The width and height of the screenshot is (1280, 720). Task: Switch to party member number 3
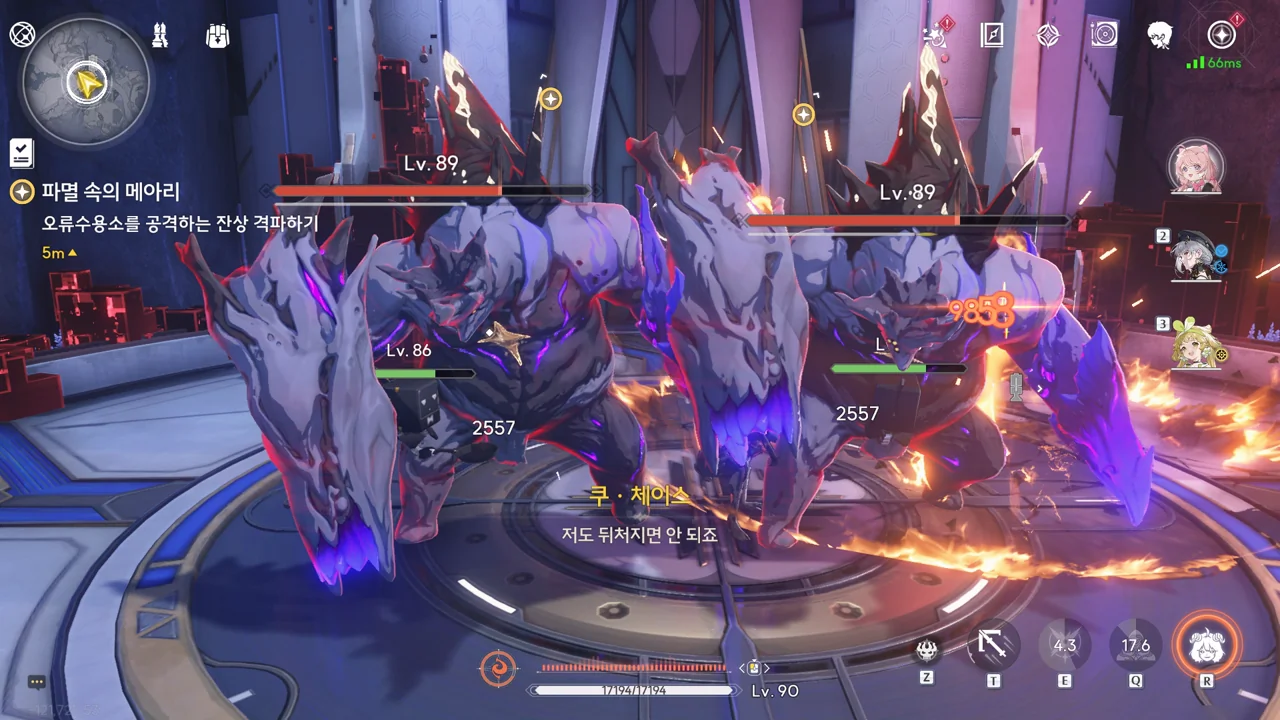tap(1197, 345)
